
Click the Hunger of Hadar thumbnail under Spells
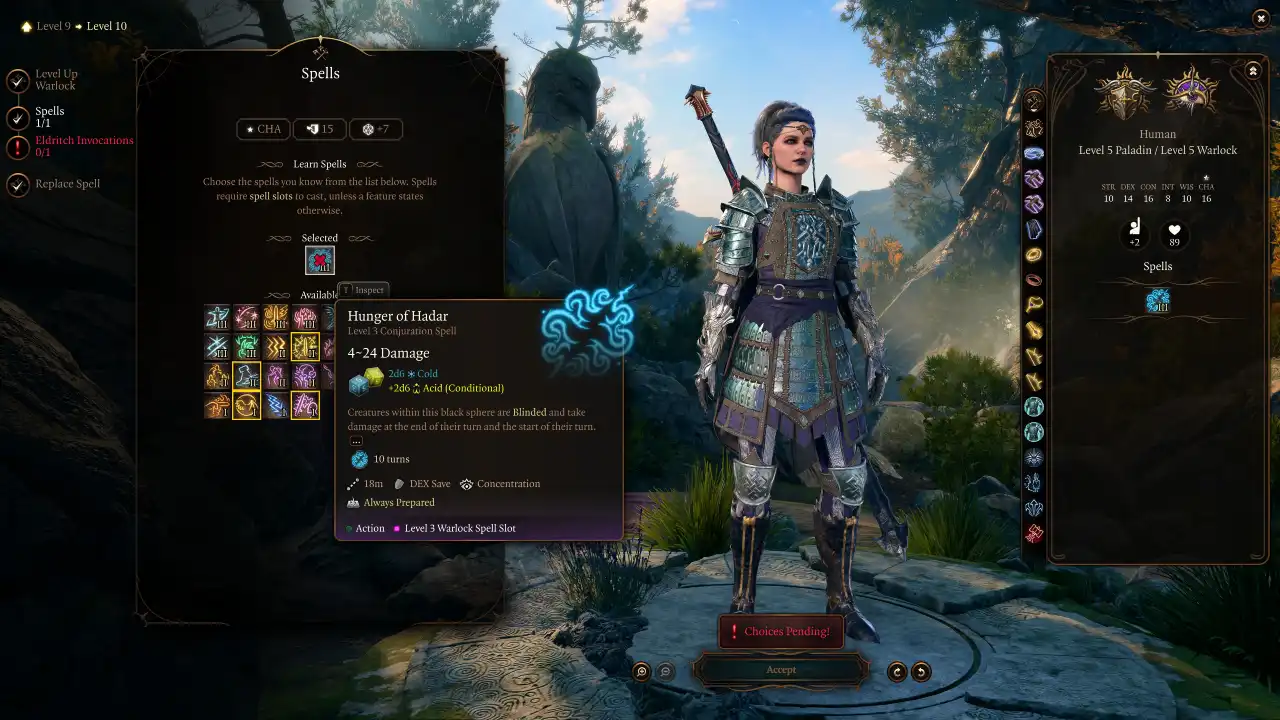pyautogui.click(x=1157, y=299)
